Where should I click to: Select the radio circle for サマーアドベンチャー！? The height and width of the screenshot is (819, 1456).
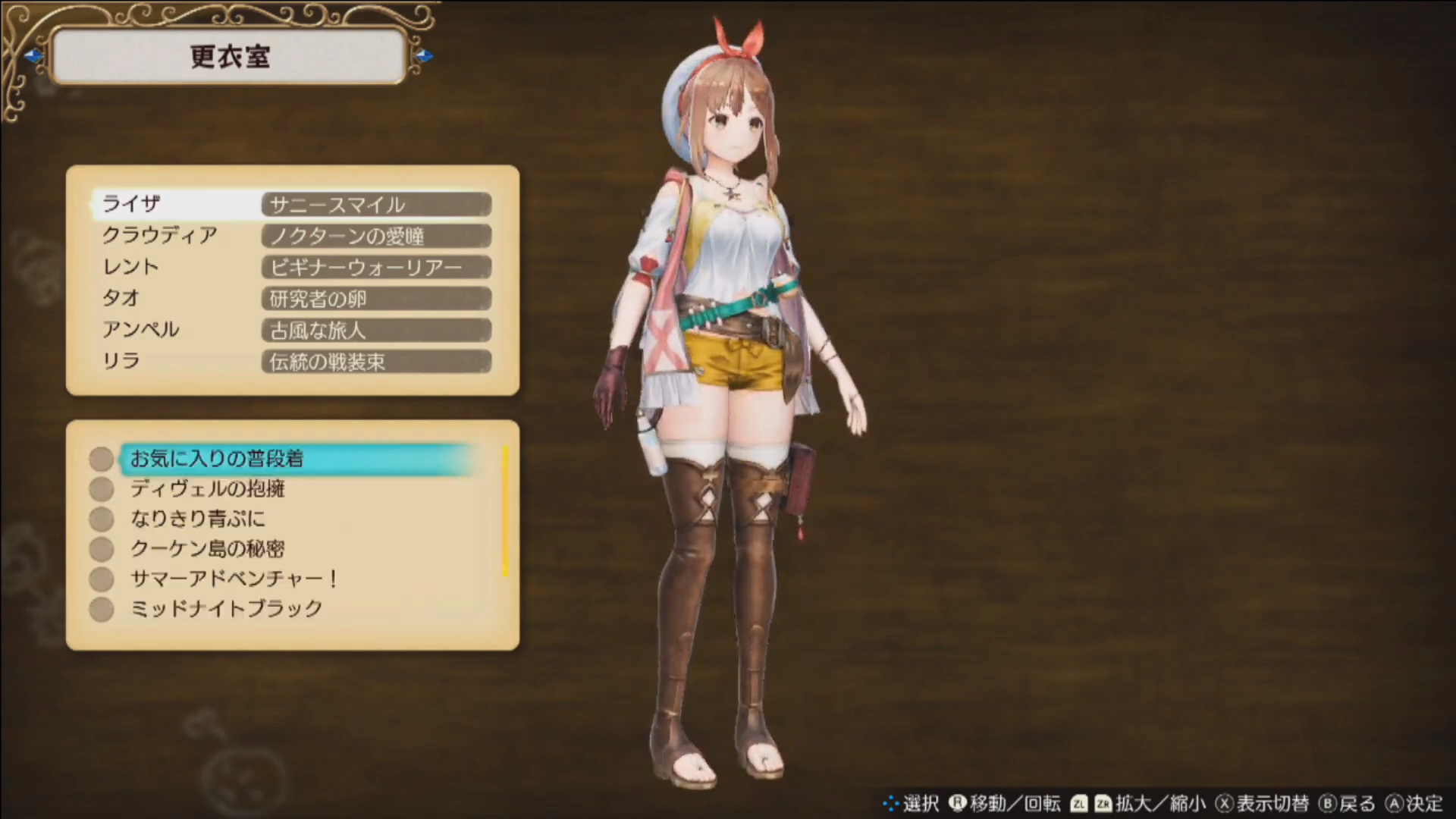101,579
